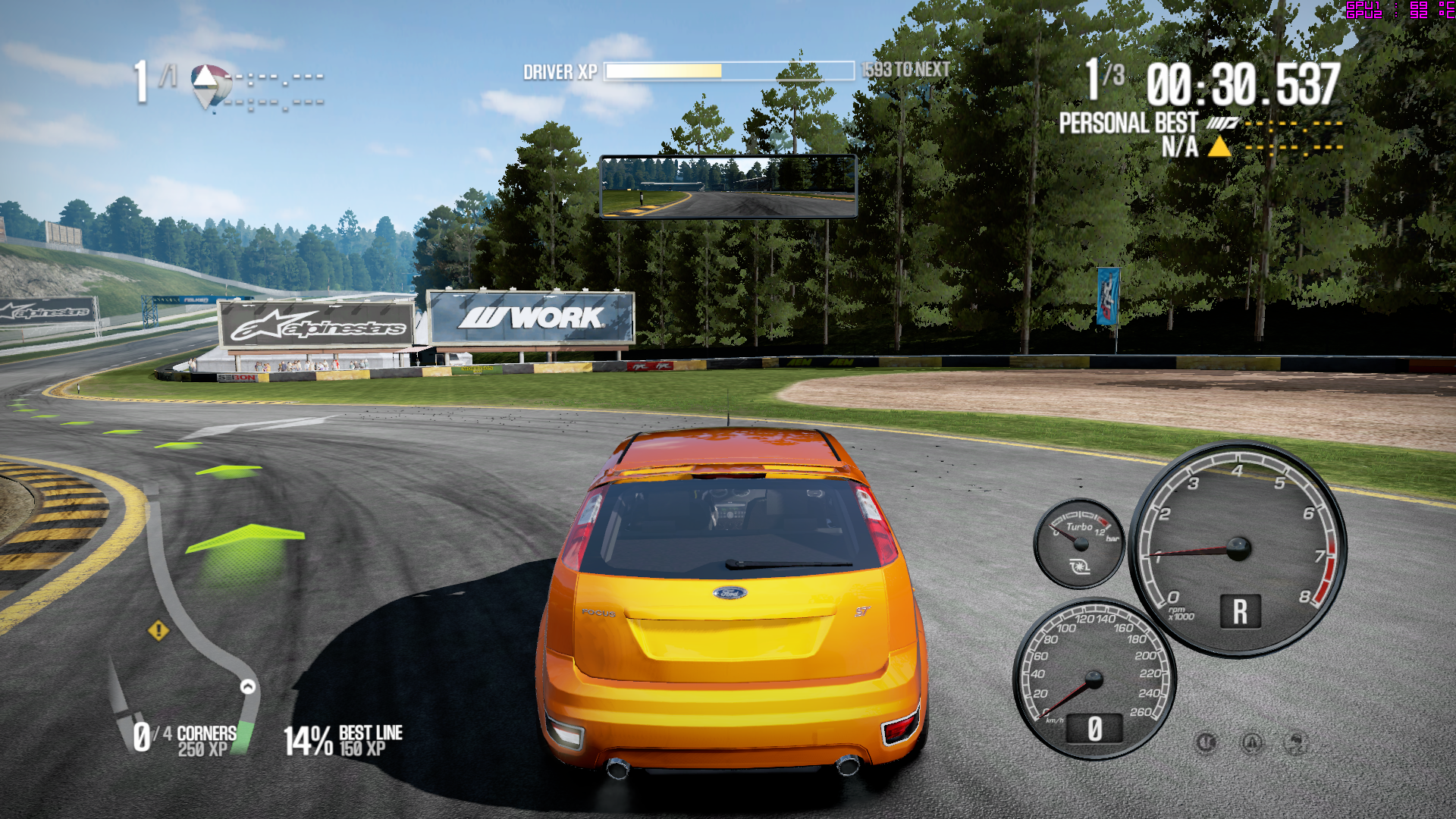Image resolution: width=1456 pixels, height=819 pixels.
Task: Click the Turbo boost gauge
Action: 1079,543
